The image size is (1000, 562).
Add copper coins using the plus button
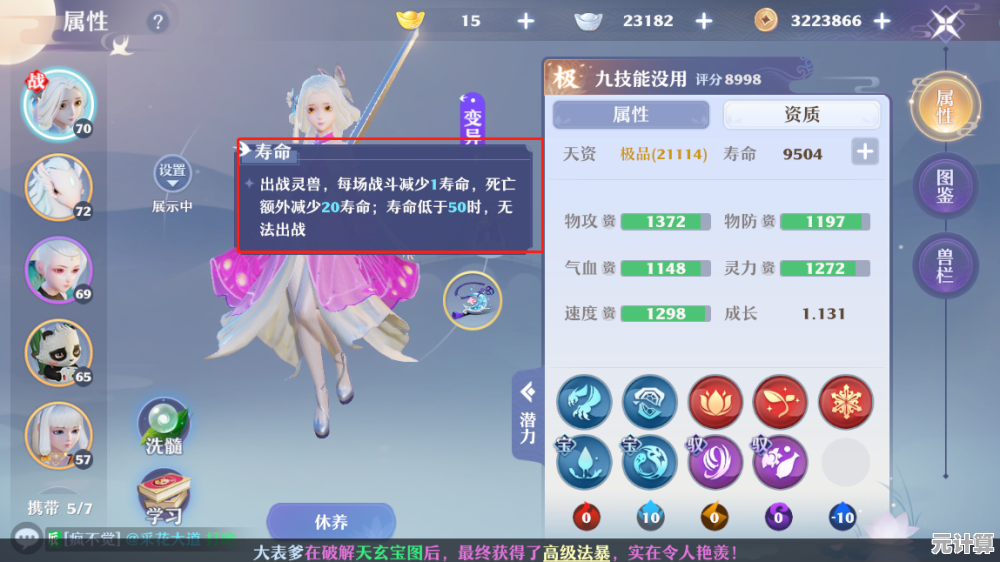coord(882,21)
